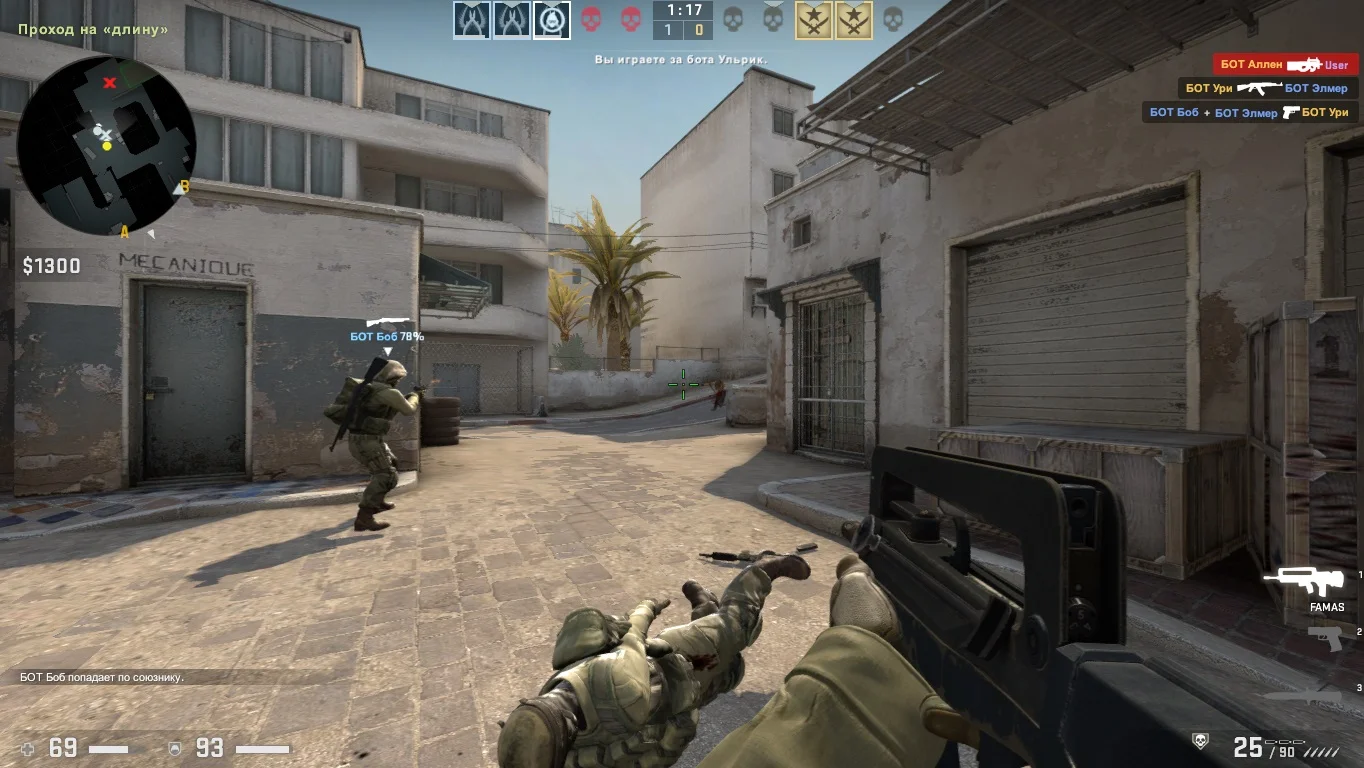This screenshot has width=1364, height=768.
Task: Click the red kill feed entry for User
Action: coord(1285,65)
